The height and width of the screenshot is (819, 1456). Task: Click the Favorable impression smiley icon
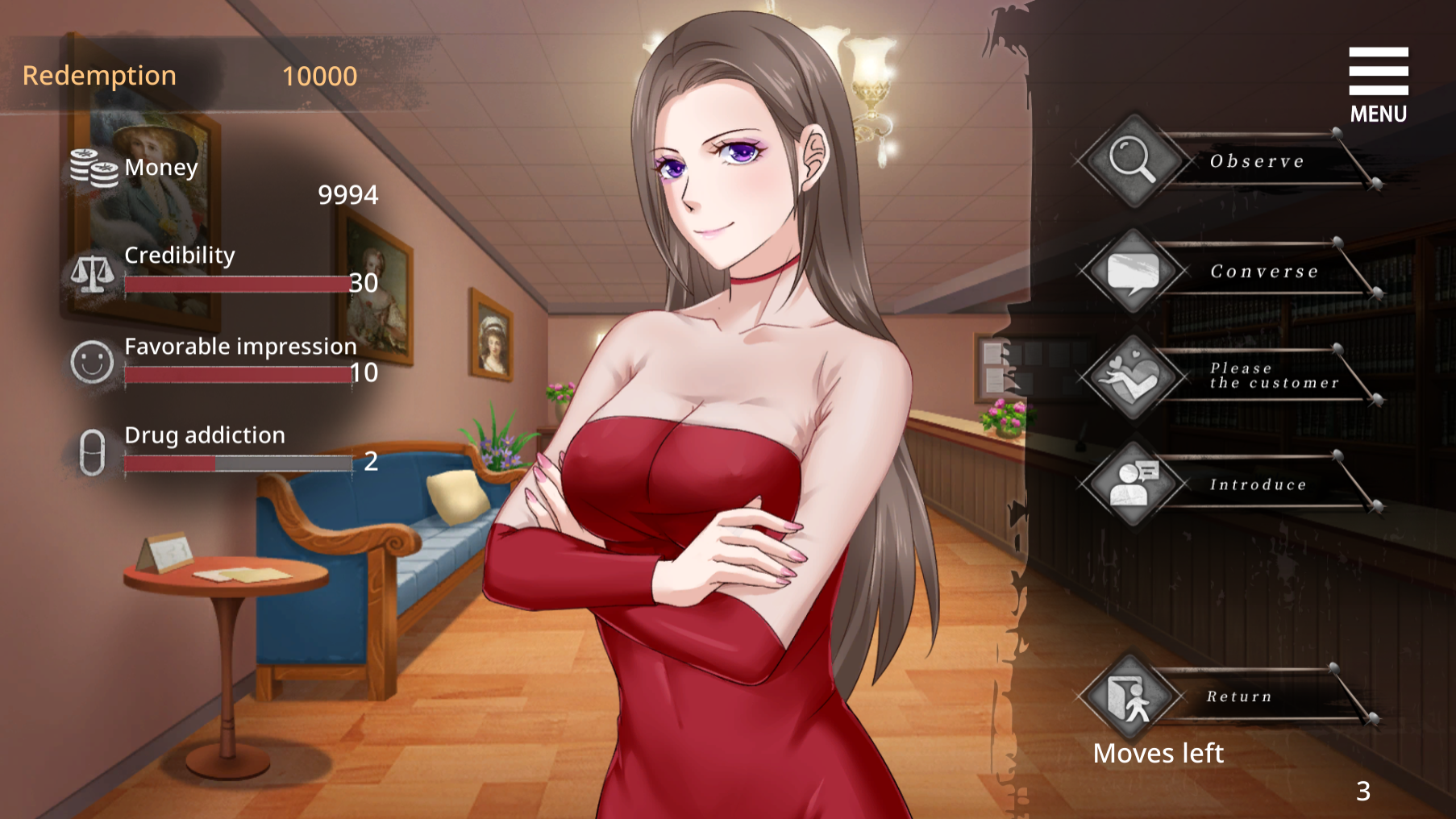pyautogui.click(x=91, y=362)
